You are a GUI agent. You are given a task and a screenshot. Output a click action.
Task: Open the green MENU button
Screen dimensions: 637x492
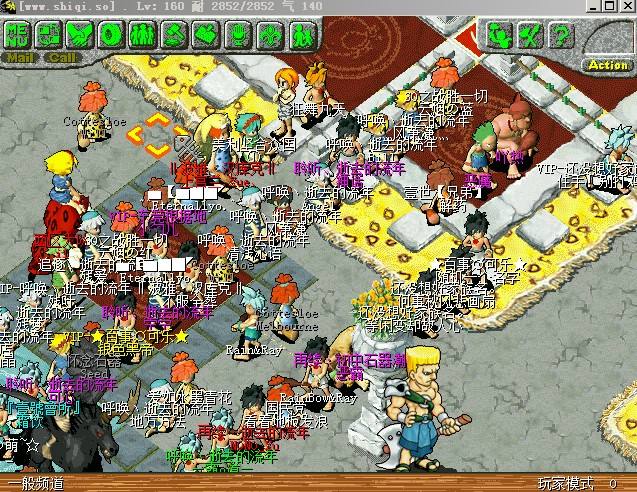tap(17, 35)
